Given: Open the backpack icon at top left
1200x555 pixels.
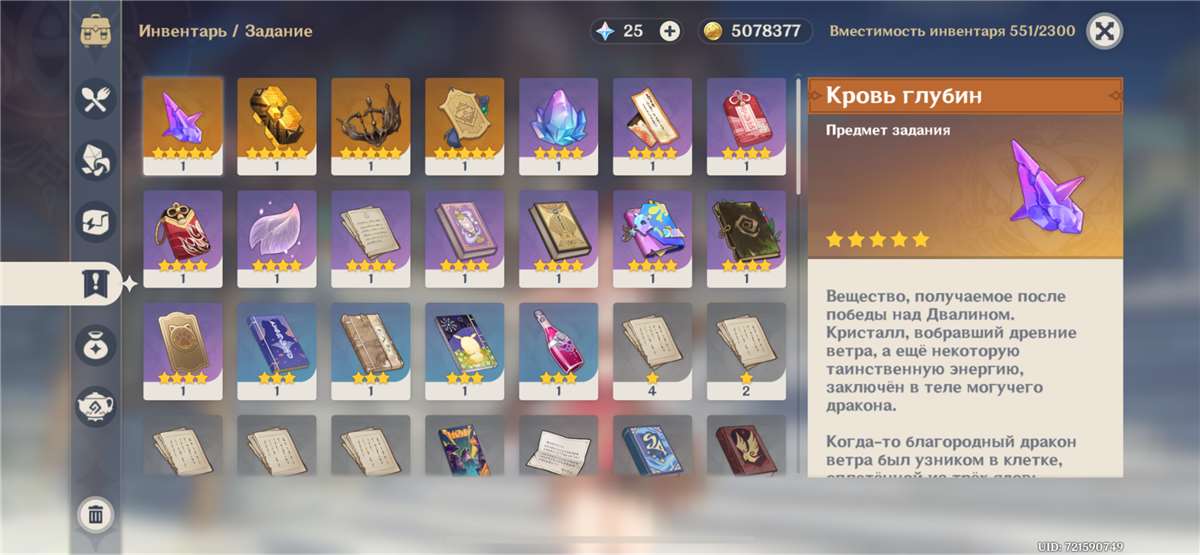Looking at the screenshot, I should click(96, 30).
